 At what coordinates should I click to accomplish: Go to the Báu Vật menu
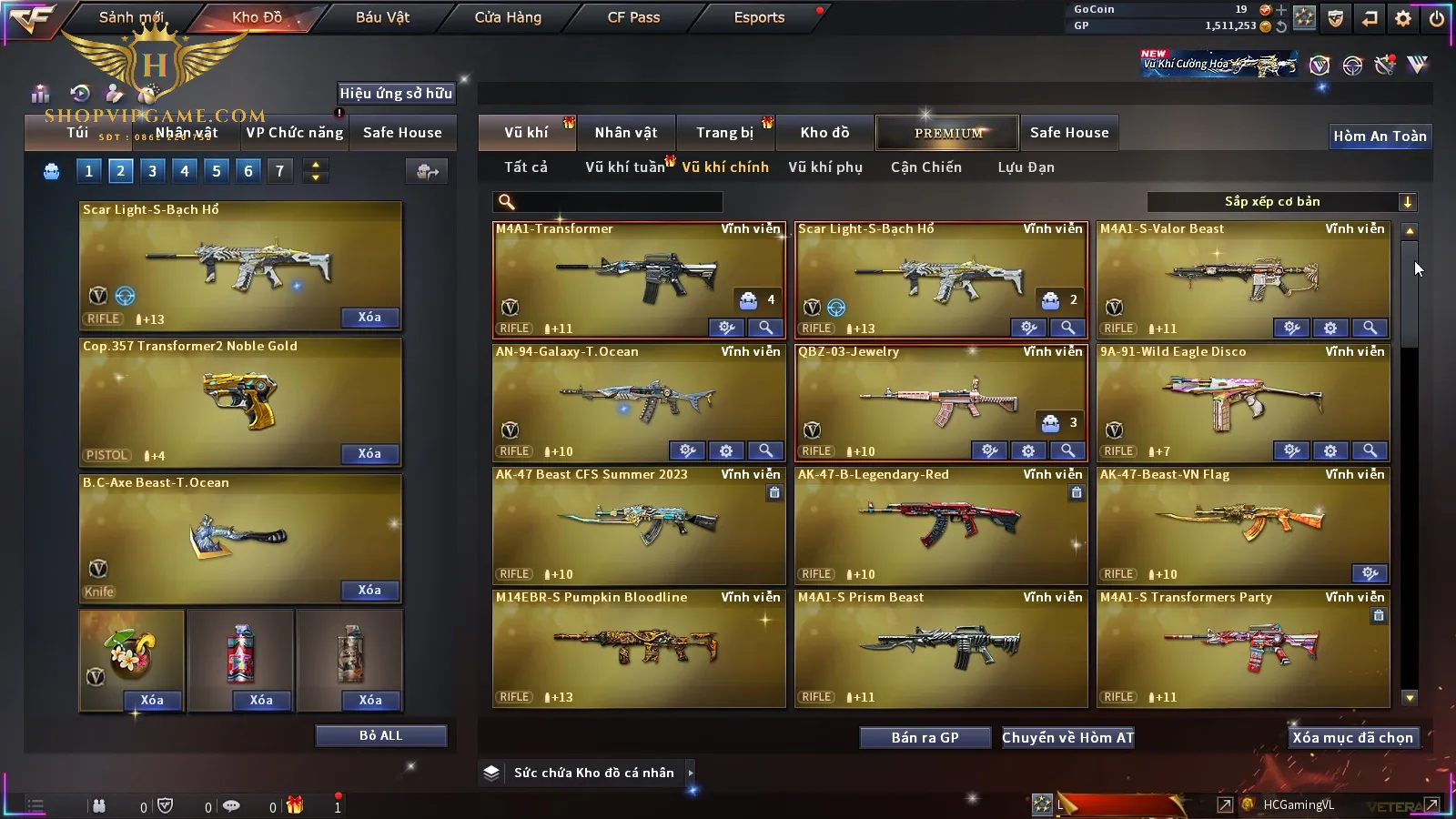click(382, 17)
